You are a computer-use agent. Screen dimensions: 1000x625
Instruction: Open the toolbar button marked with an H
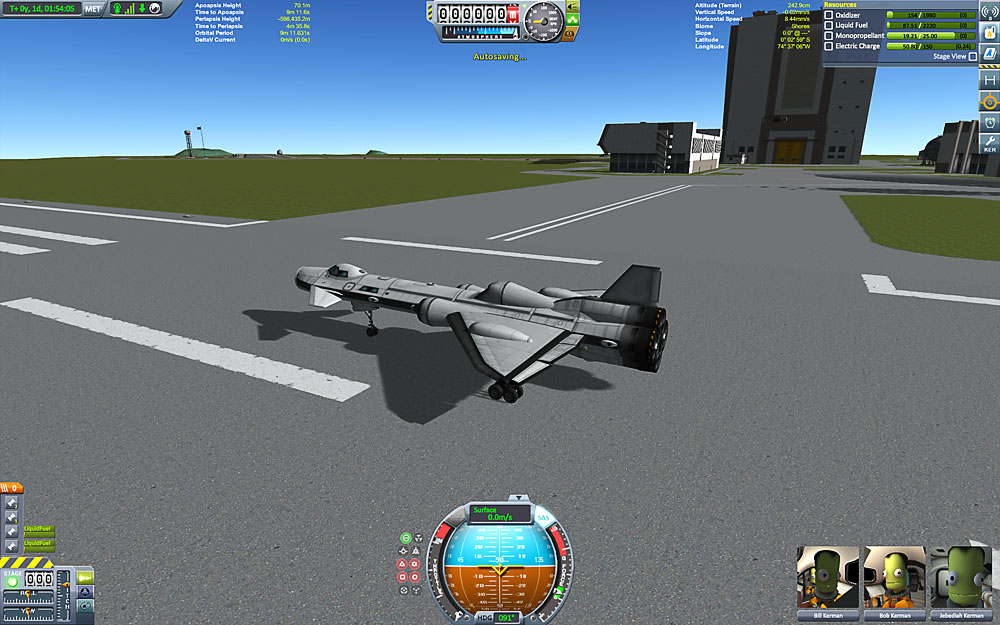tap(989, 79)
